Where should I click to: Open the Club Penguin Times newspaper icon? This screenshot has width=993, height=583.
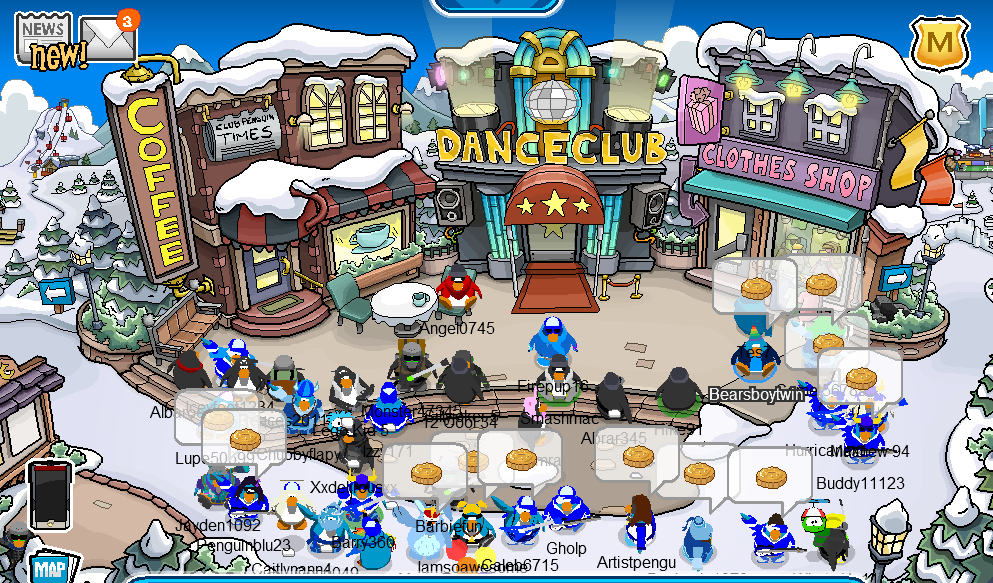[x=44, y=42]
